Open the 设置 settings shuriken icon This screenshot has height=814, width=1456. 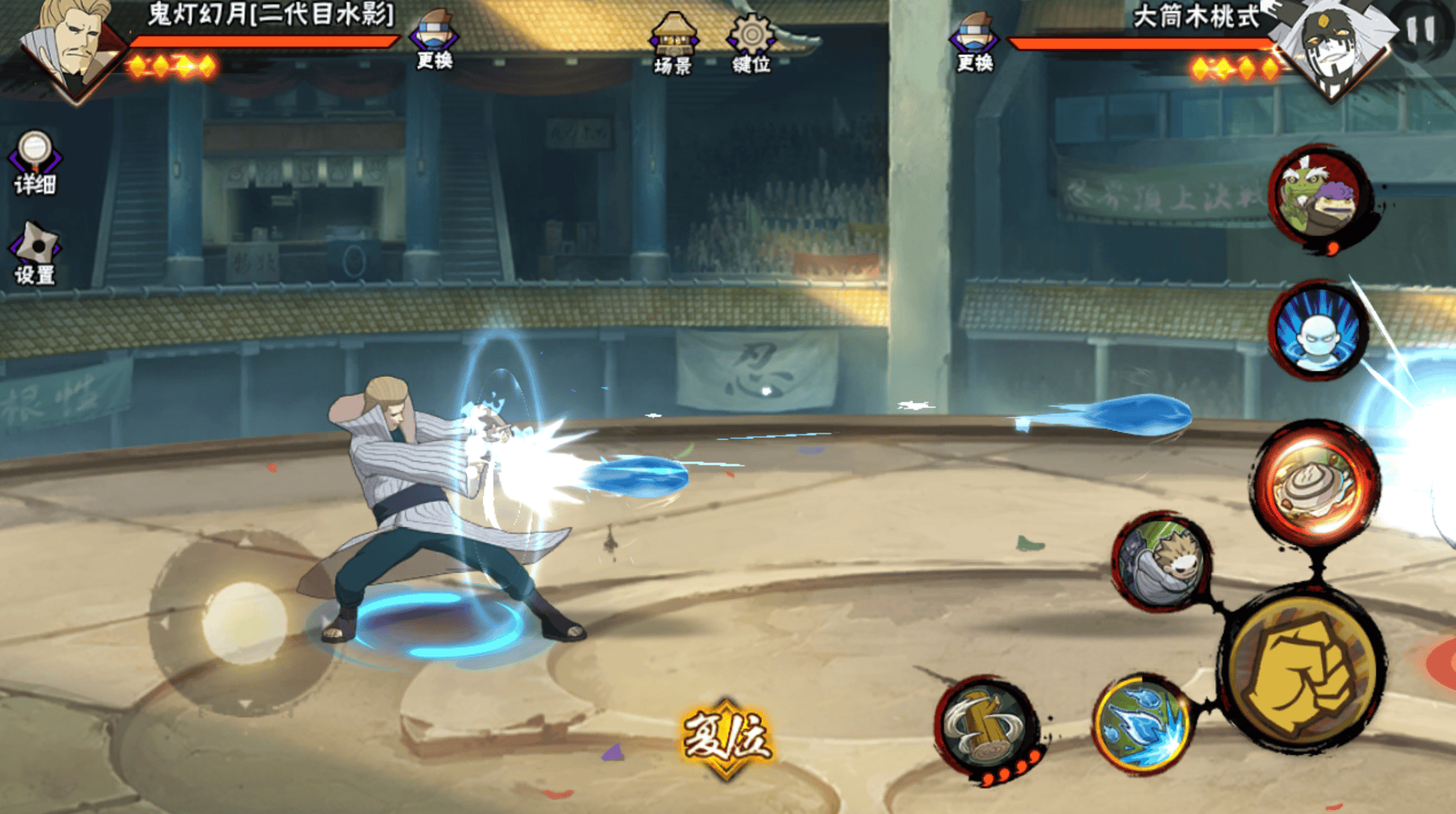[34, 254]
